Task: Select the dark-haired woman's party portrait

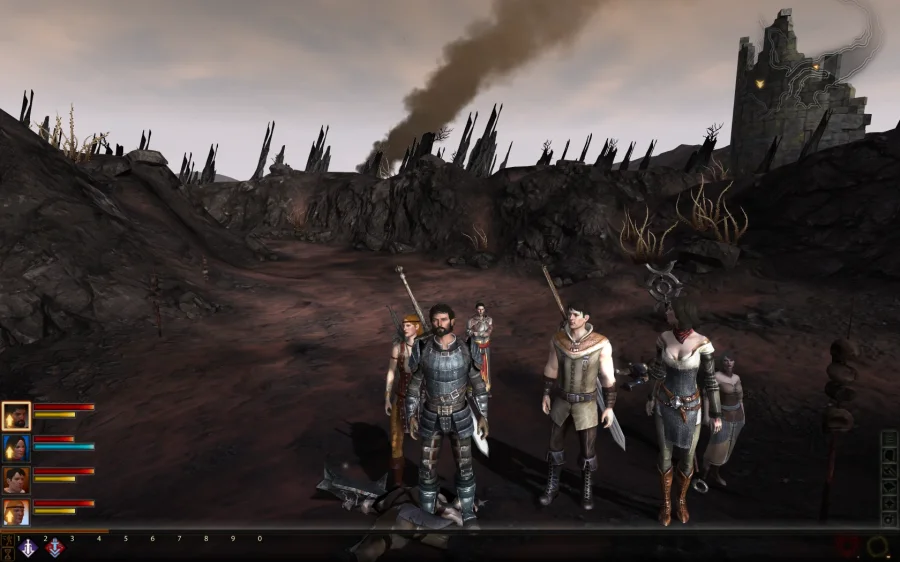Action: pos(16,447)
